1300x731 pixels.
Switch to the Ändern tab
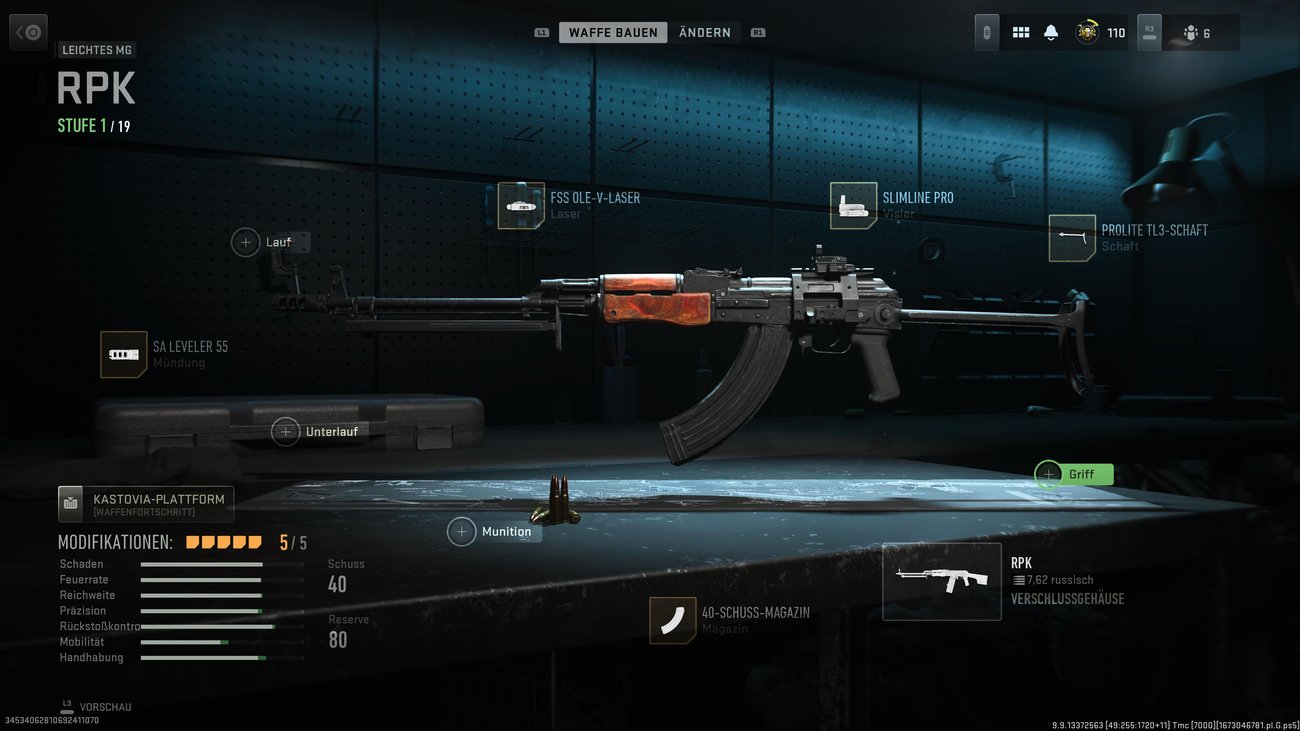coord(704,33)
